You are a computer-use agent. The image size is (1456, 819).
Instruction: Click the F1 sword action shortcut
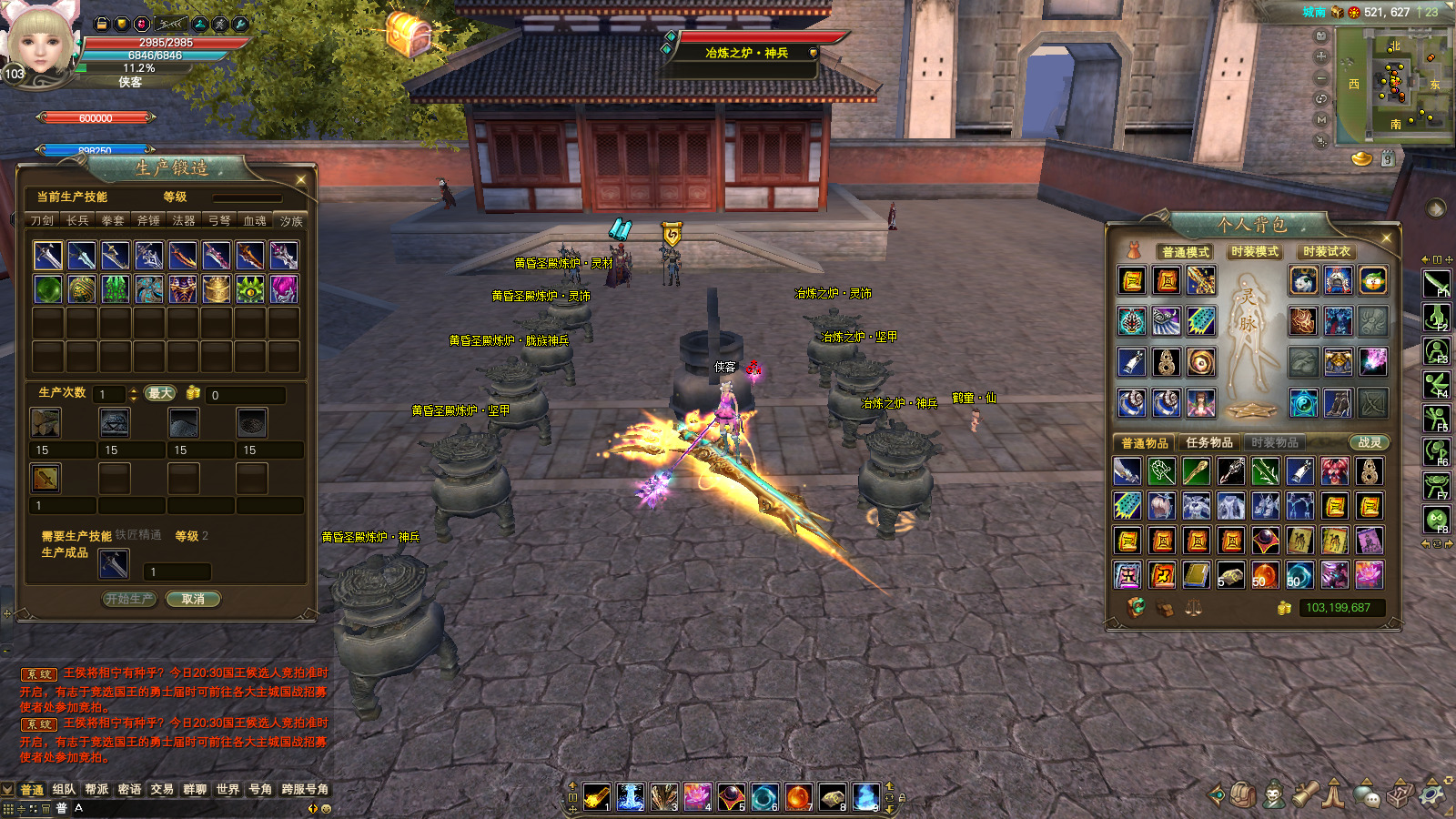point(1436,283)
